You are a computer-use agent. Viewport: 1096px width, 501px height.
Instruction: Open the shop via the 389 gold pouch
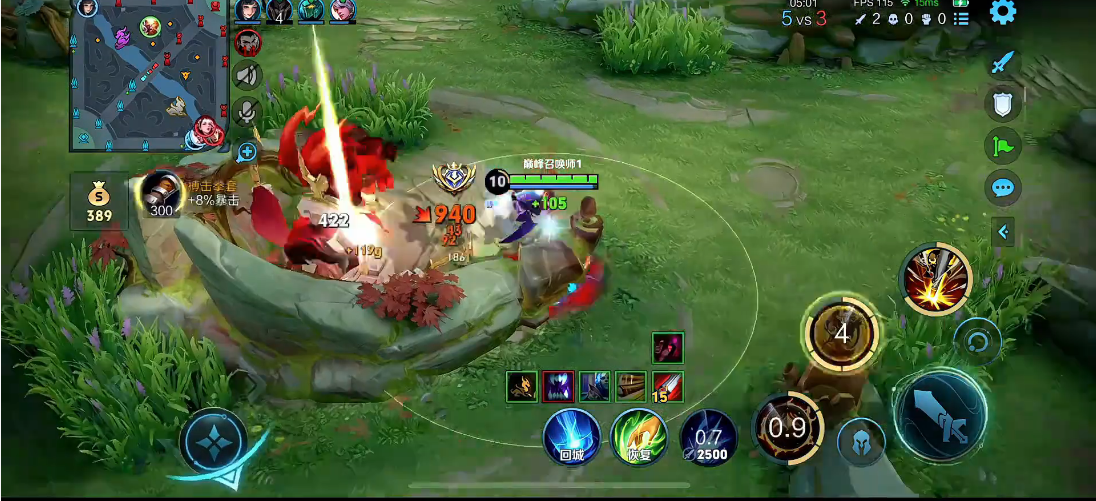pyautogui.click(x=99, y=199)
